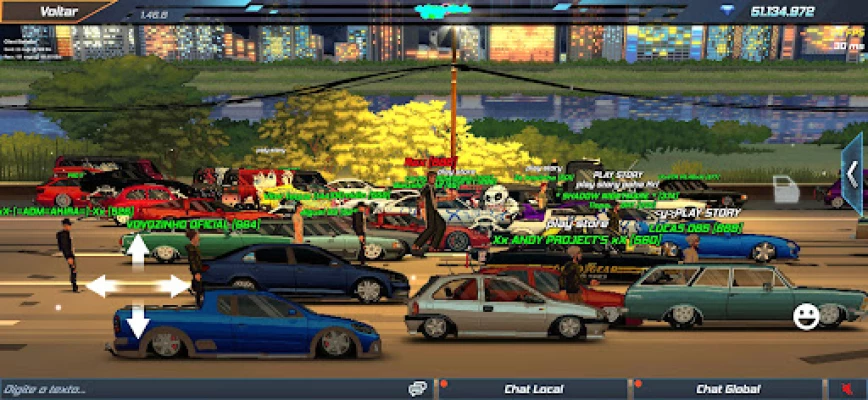Tap the right arrow movement control
Viewport: 868px width, 400px height.
[174, 286]
